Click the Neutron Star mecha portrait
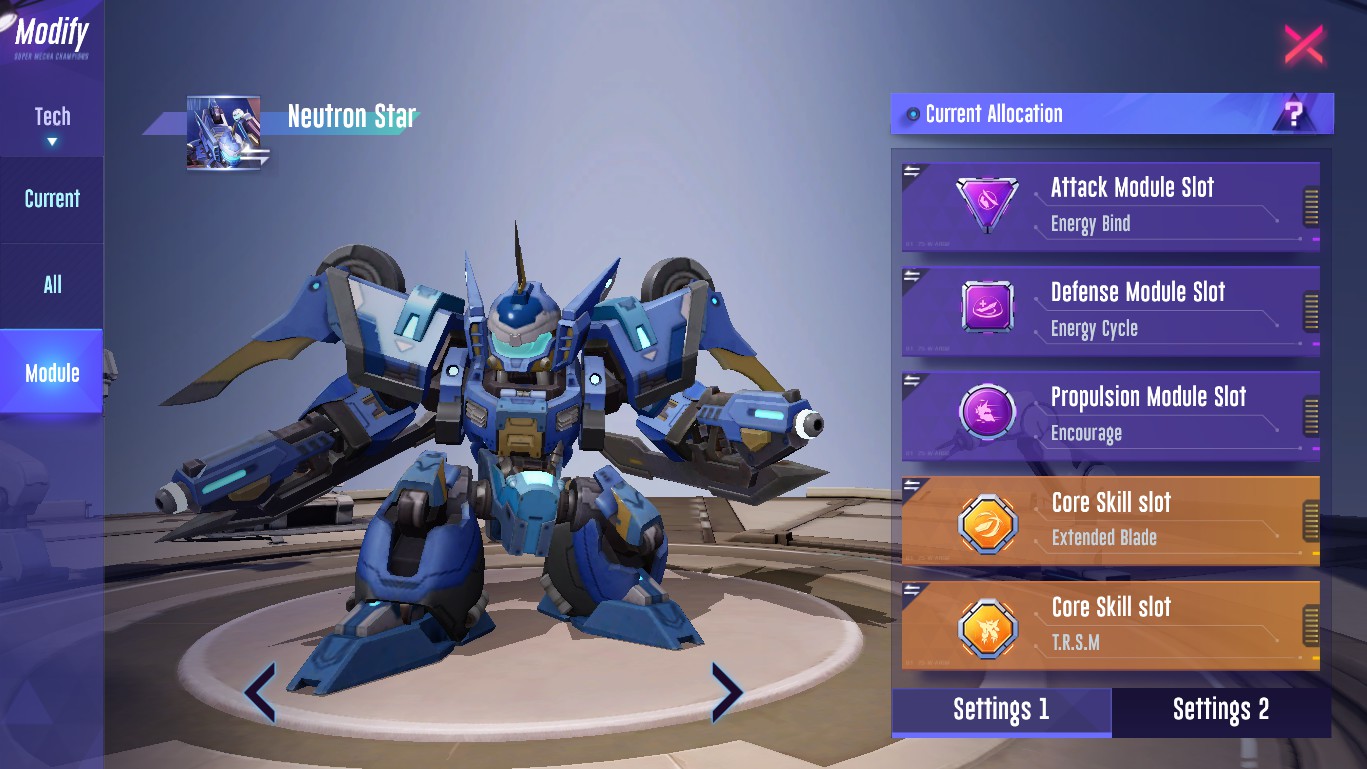Image resolution: width=1367 pixels, height=769 pixels. click(x=223, y=133)
